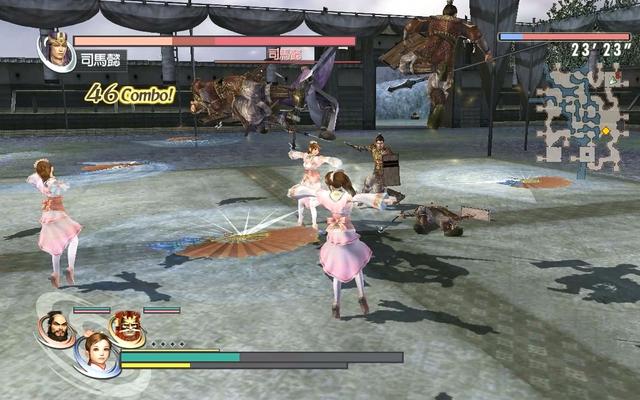Click the active girl character portrait
Screen dimensions: 640x400
96,353
